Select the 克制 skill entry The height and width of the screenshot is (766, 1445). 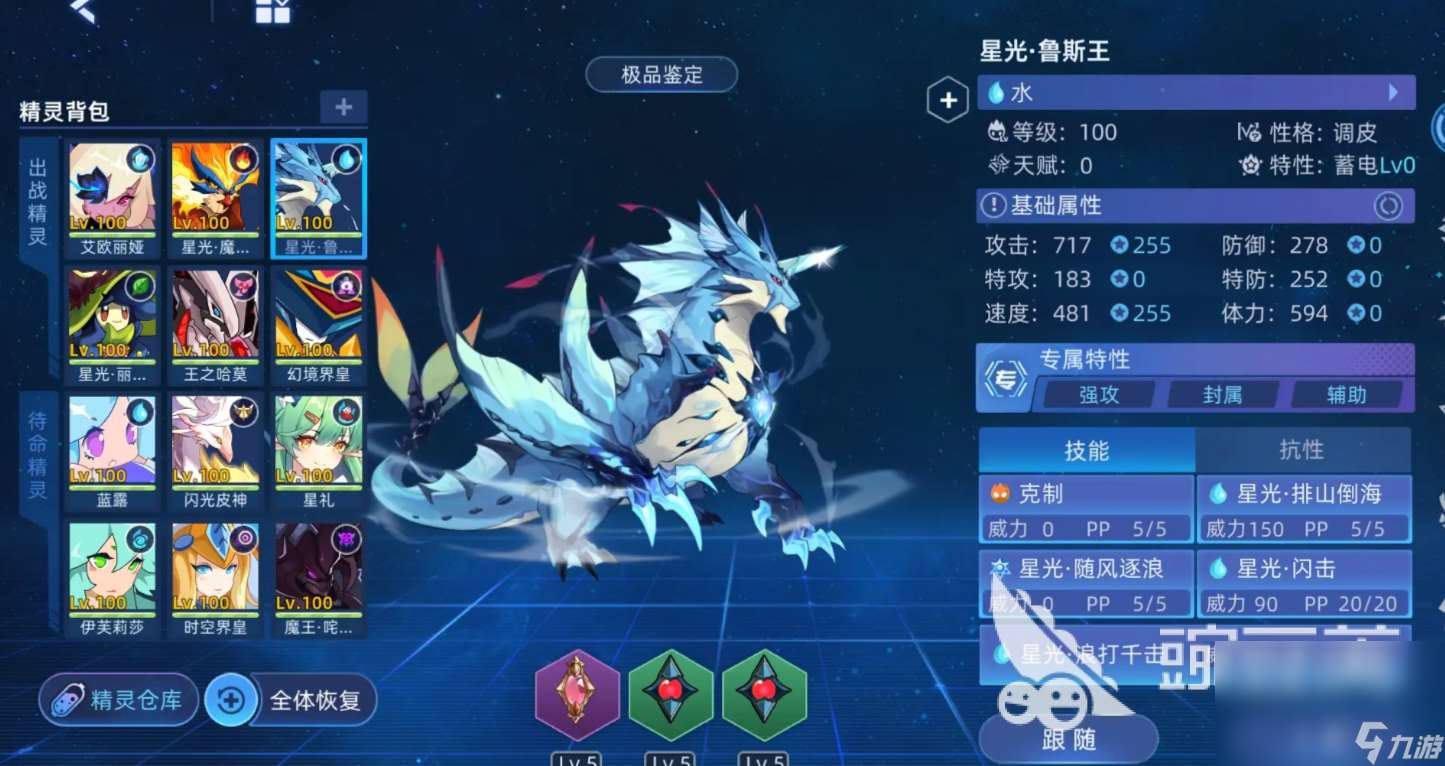1086,508
